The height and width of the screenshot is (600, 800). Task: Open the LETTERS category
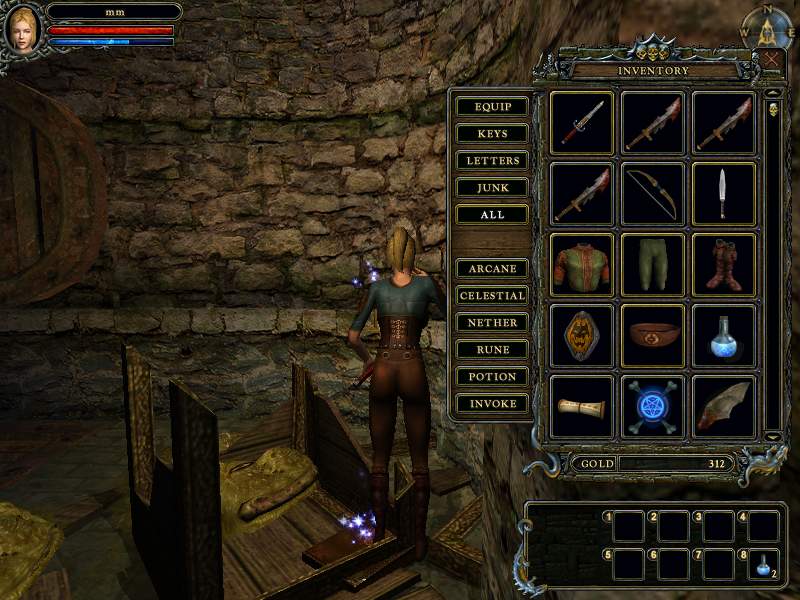click(x=492, y=161)
